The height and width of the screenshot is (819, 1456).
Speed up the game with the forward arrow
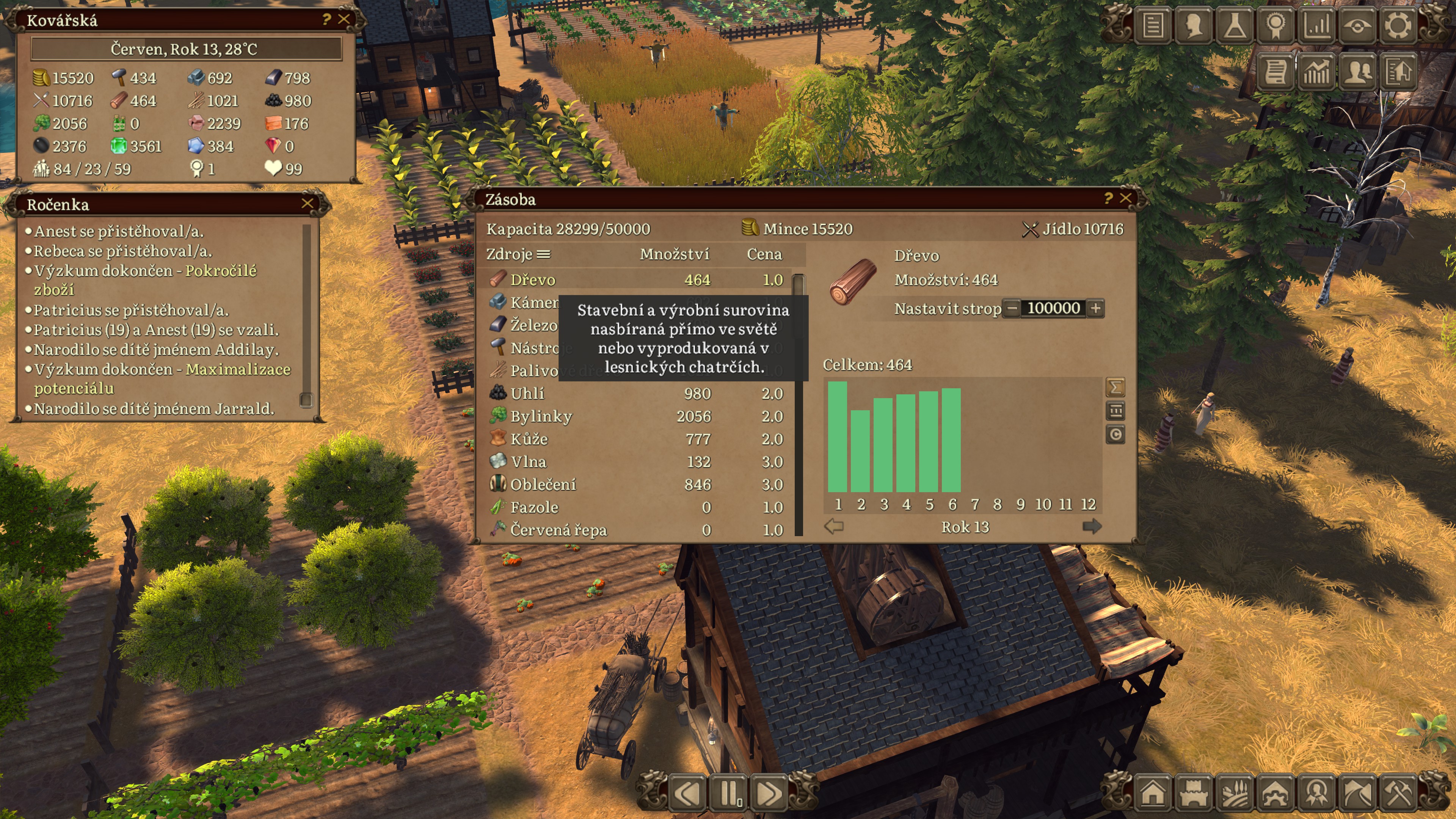pyautogui.click(x=769, y=793)
